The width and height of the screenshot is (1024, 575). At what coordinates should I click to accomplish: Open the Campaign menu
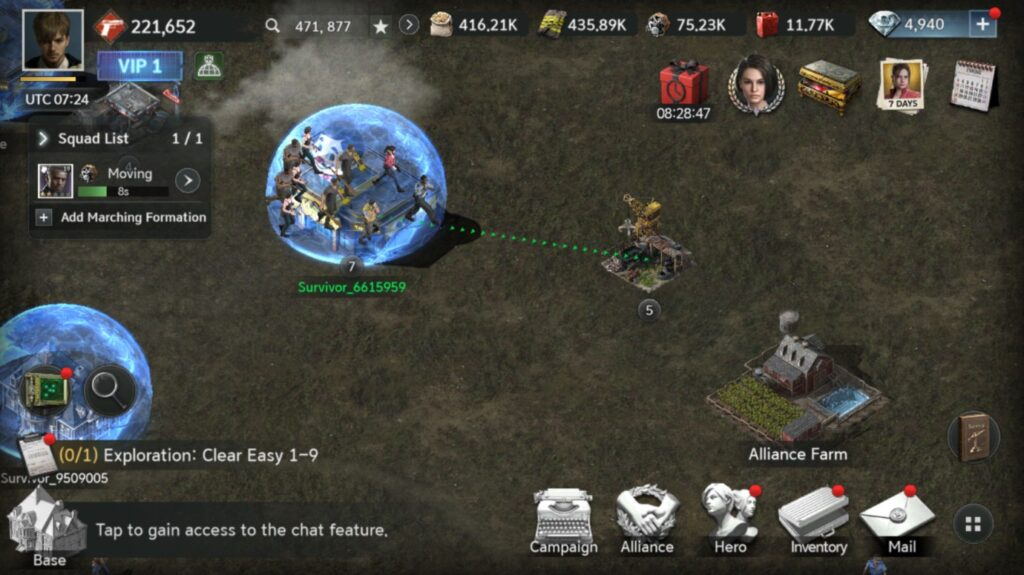click(x=563, y=520)
